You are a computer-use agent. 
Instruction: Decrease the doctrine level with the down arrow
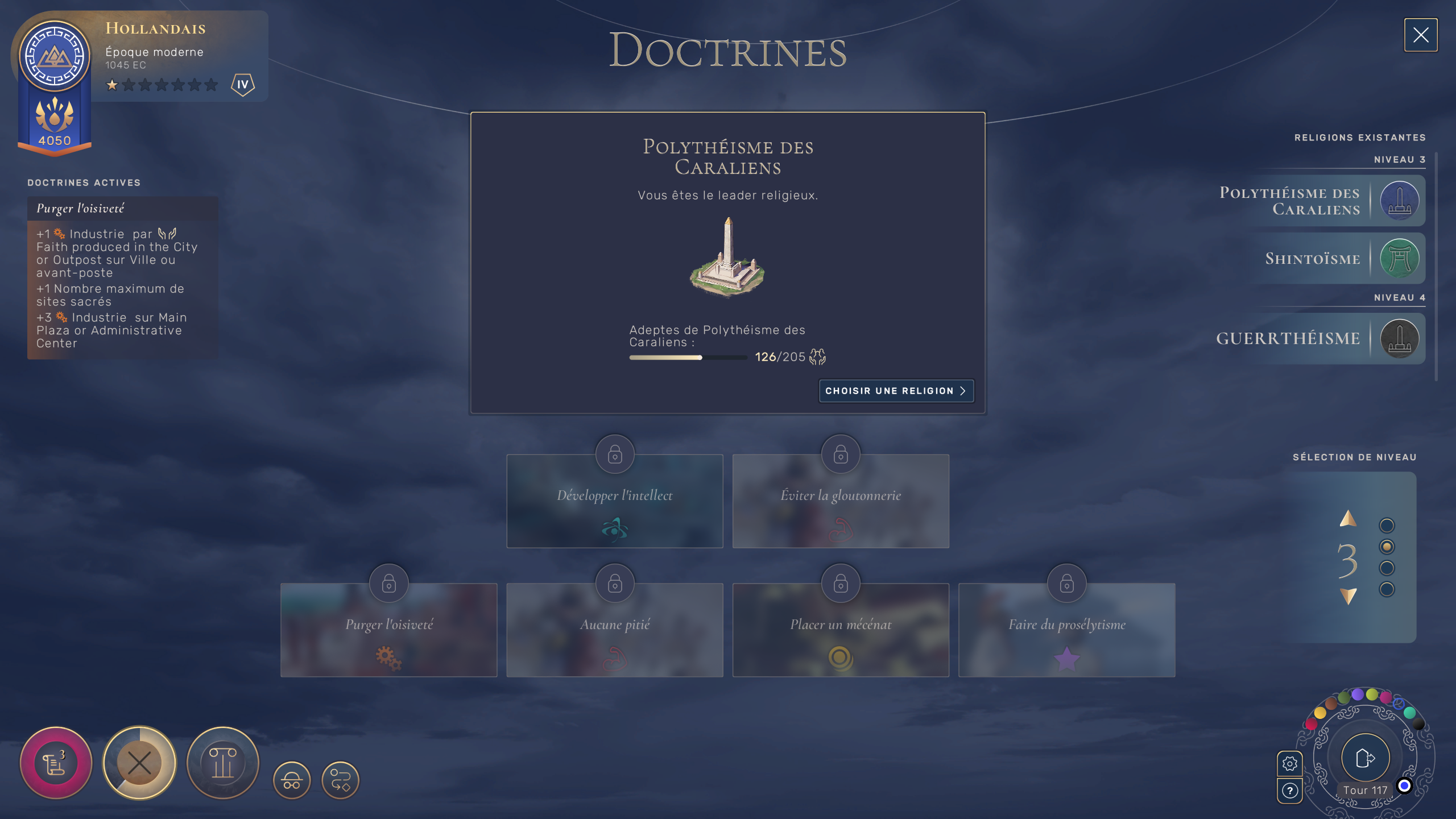click(x=1348, y=596)
